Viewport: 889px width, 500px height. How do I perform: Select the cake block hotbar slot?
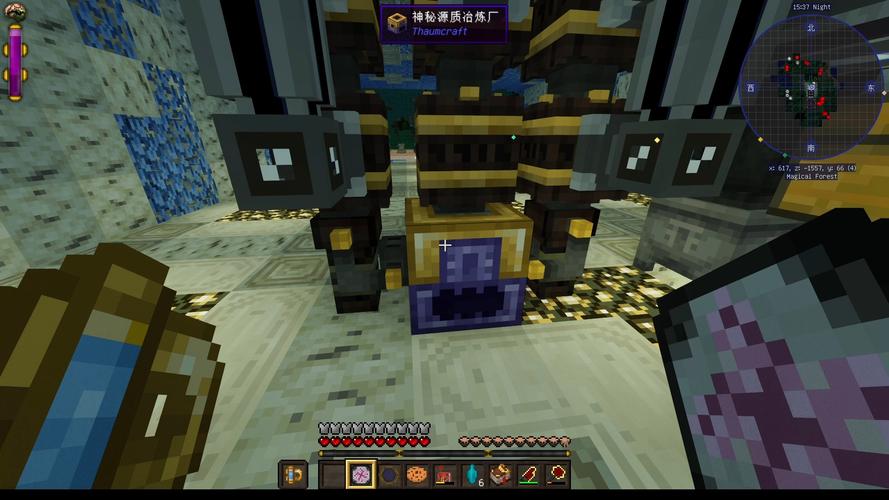[499, 474]
